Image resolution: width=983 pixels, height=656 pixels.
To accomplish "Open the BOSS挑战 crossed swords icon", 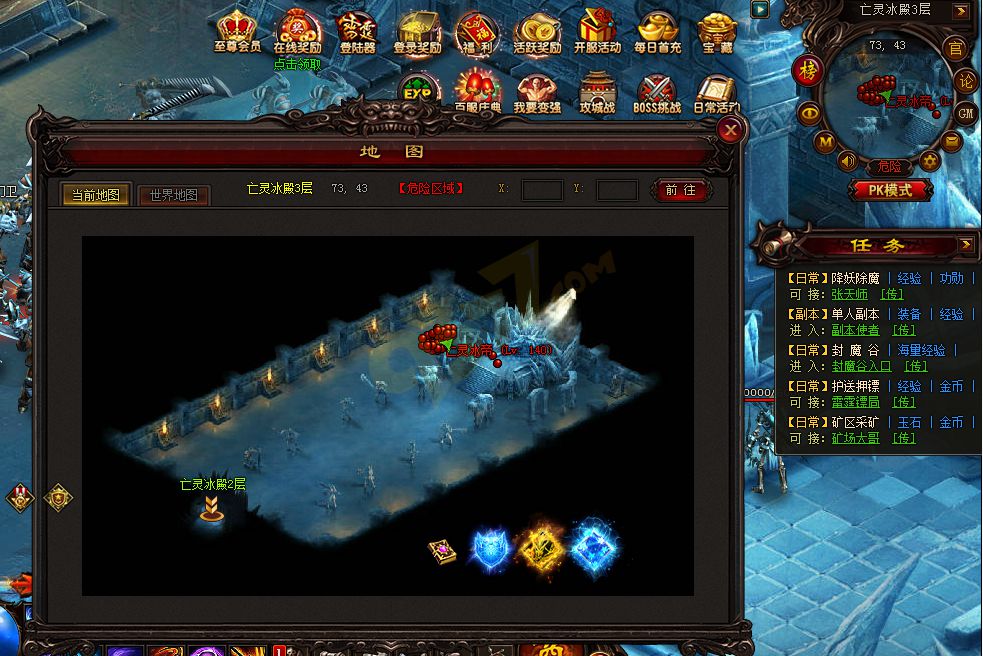I will click(x=657, y=92).
